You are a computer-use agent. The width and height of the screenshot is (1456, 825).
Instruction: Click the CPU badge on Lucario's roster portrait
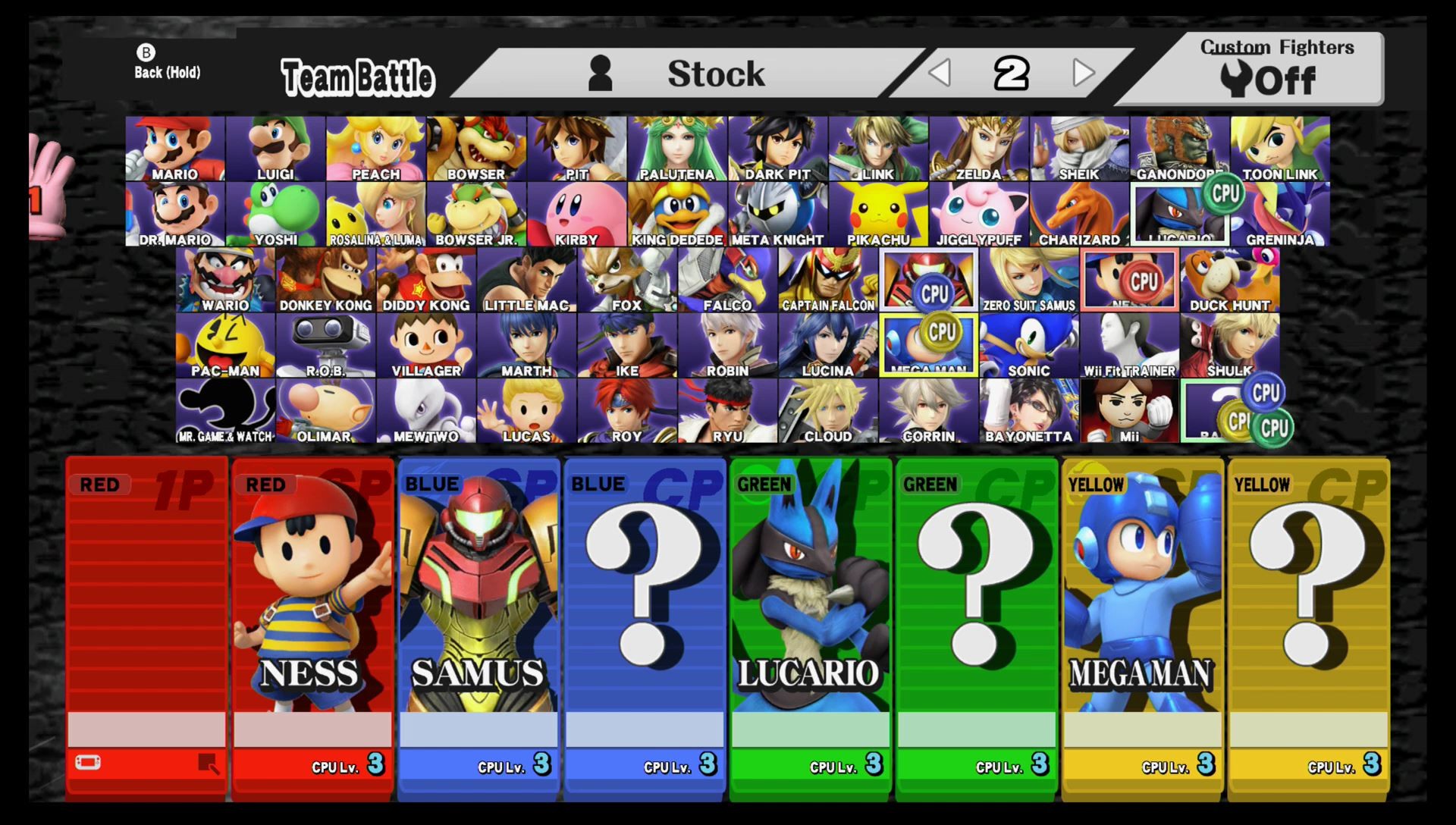(x=1222, y=193)
